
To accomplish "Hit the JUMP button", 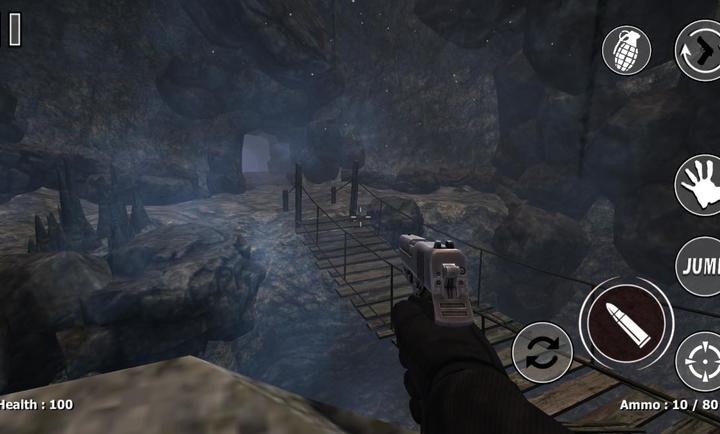I will pyautogui.click(x=699, y=266).
